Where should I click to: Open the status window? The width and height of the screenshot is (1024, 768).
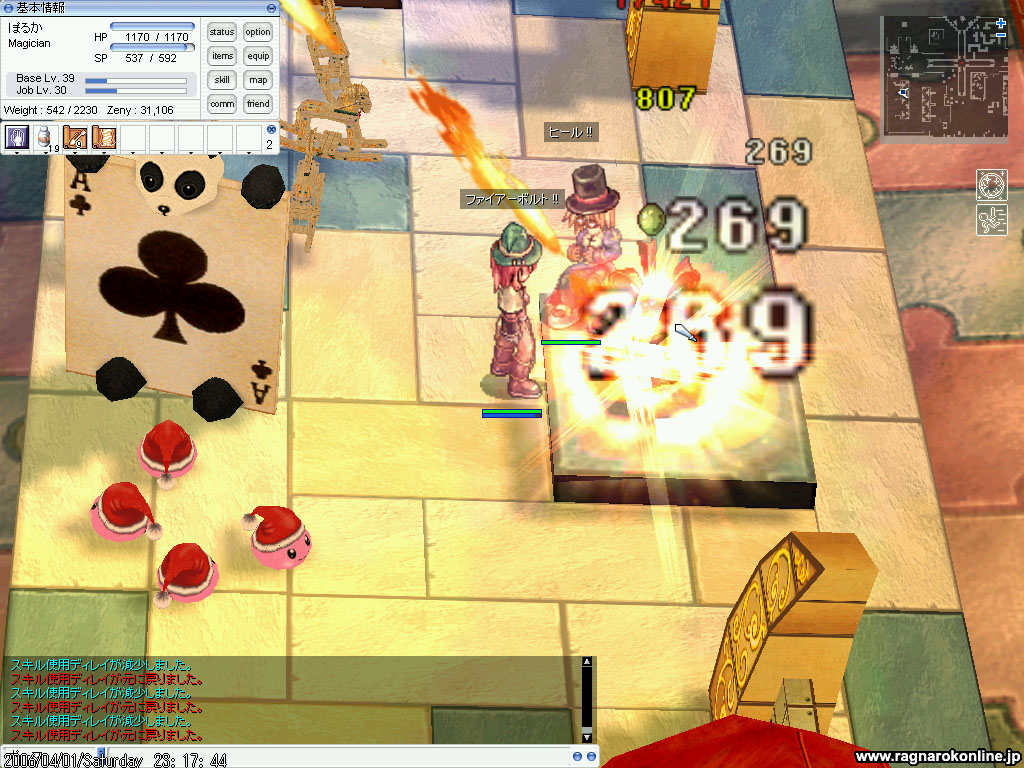click(x=222, y=32)
